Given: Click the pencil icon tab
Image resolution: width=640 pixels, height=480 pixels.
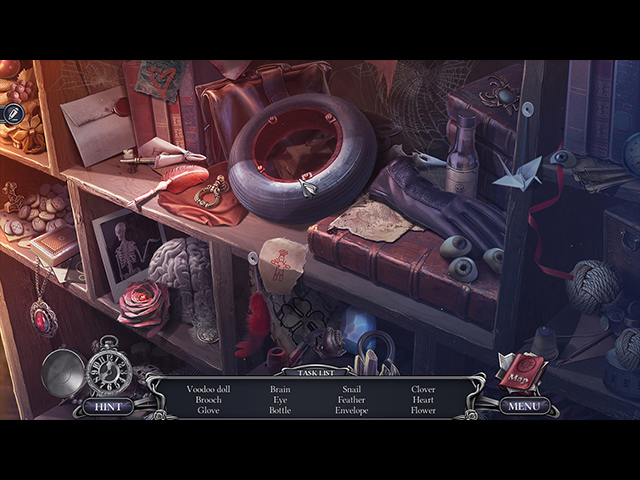Looking at the screenshot, I should 12,114.
